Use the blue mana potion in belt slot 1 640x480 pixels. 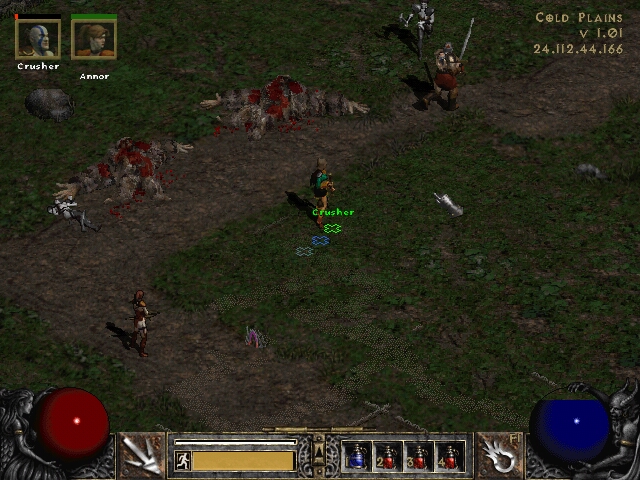358,456
